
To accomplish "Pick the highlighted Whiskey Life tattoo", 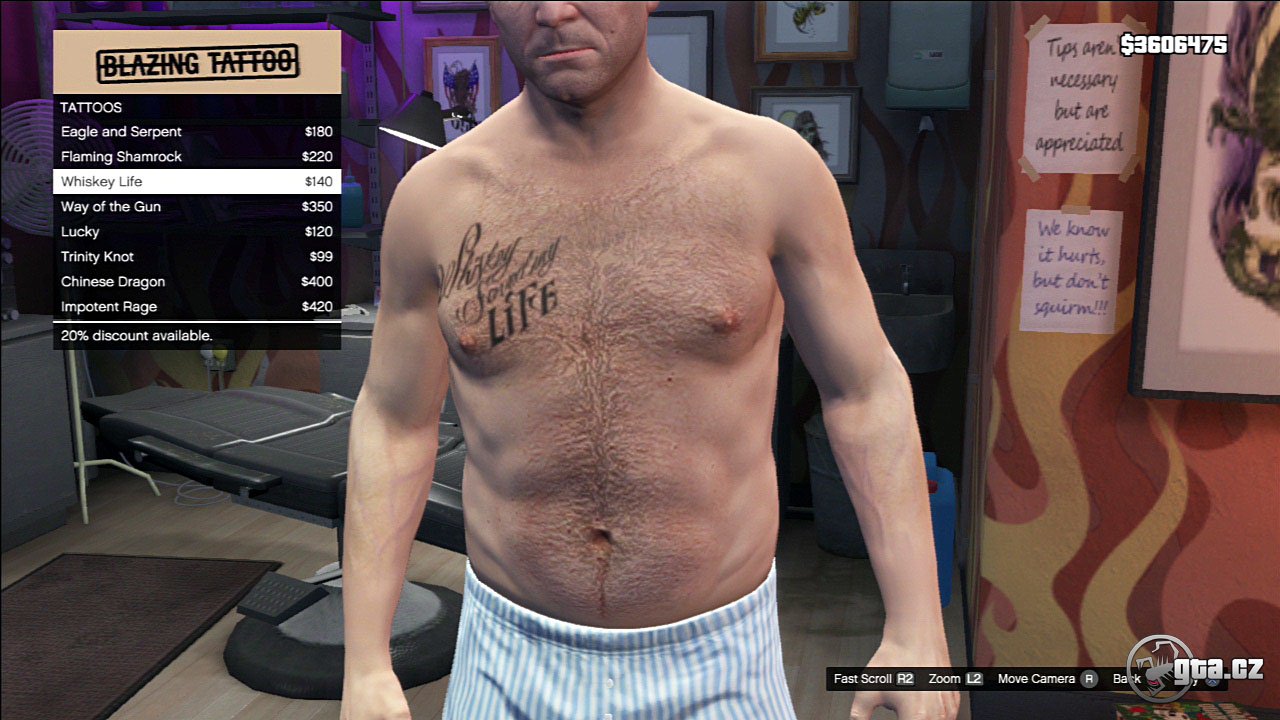I will point(196,182).
